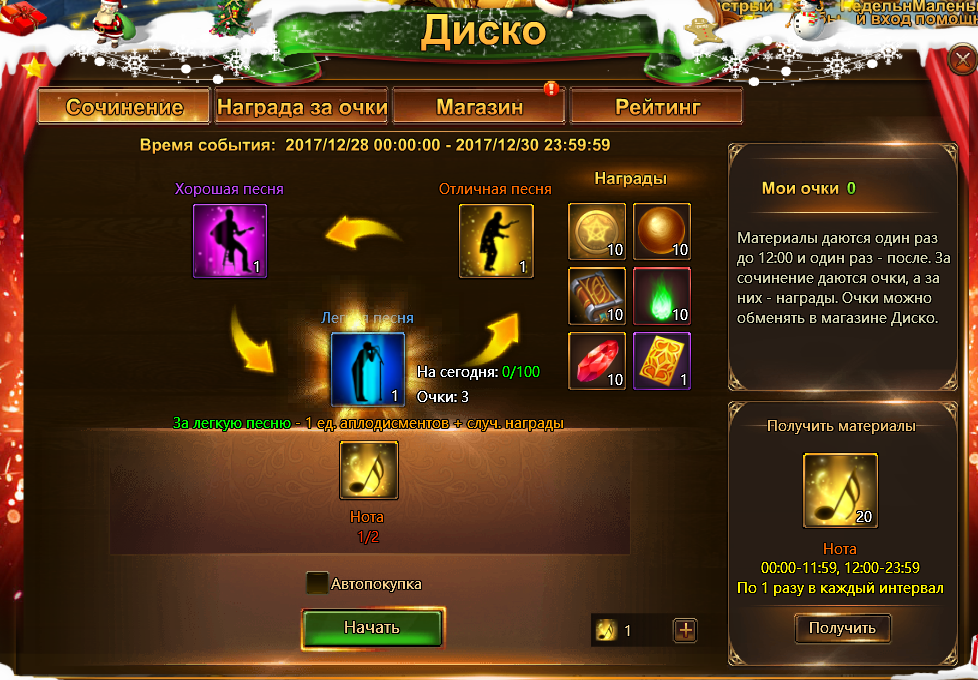Switch to the Сочинение tab
This screenshot has width=978, height=680.
(x=124, y=107)
